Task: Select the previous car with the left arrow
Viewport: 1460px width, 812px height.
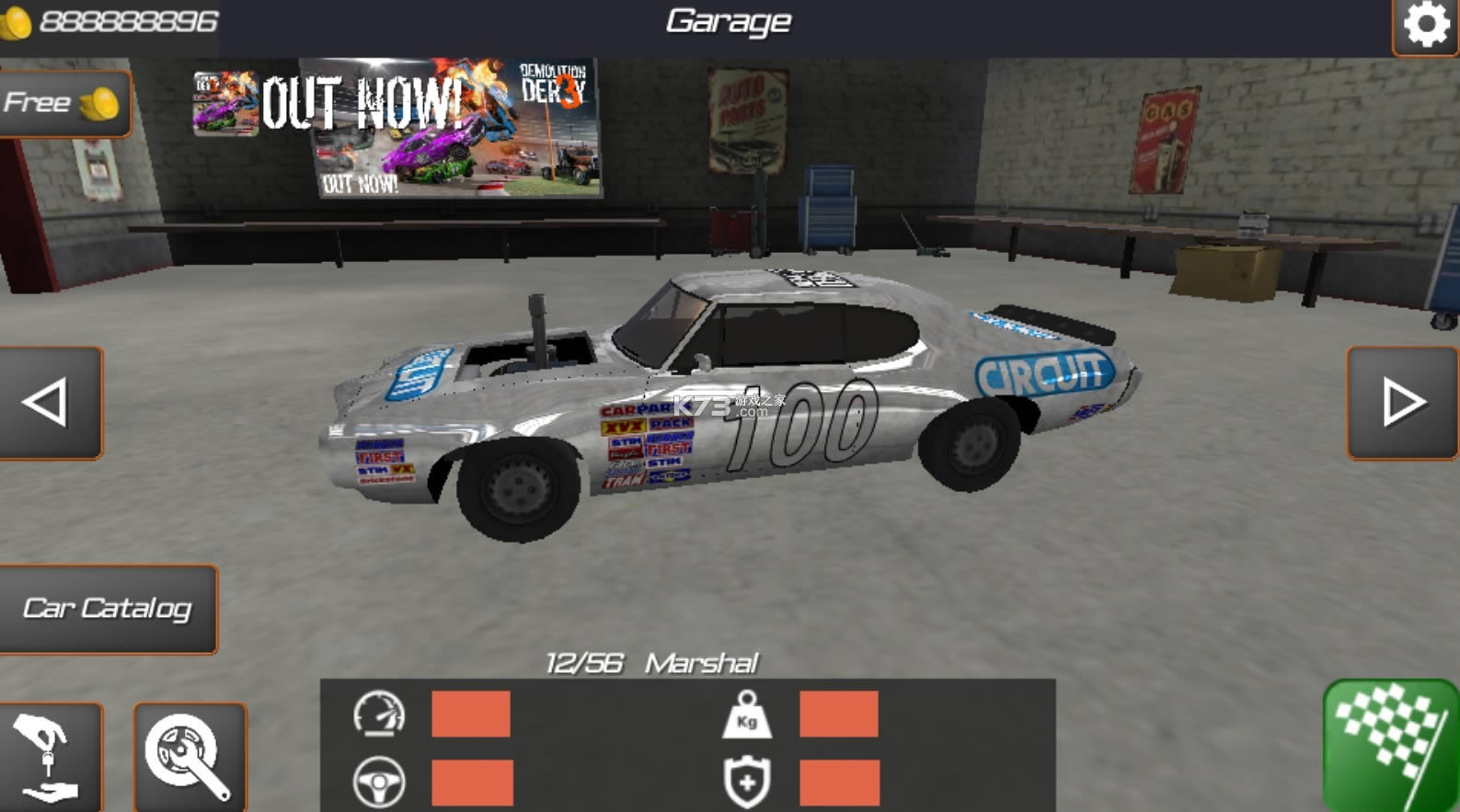Action: tap(48, 399)
